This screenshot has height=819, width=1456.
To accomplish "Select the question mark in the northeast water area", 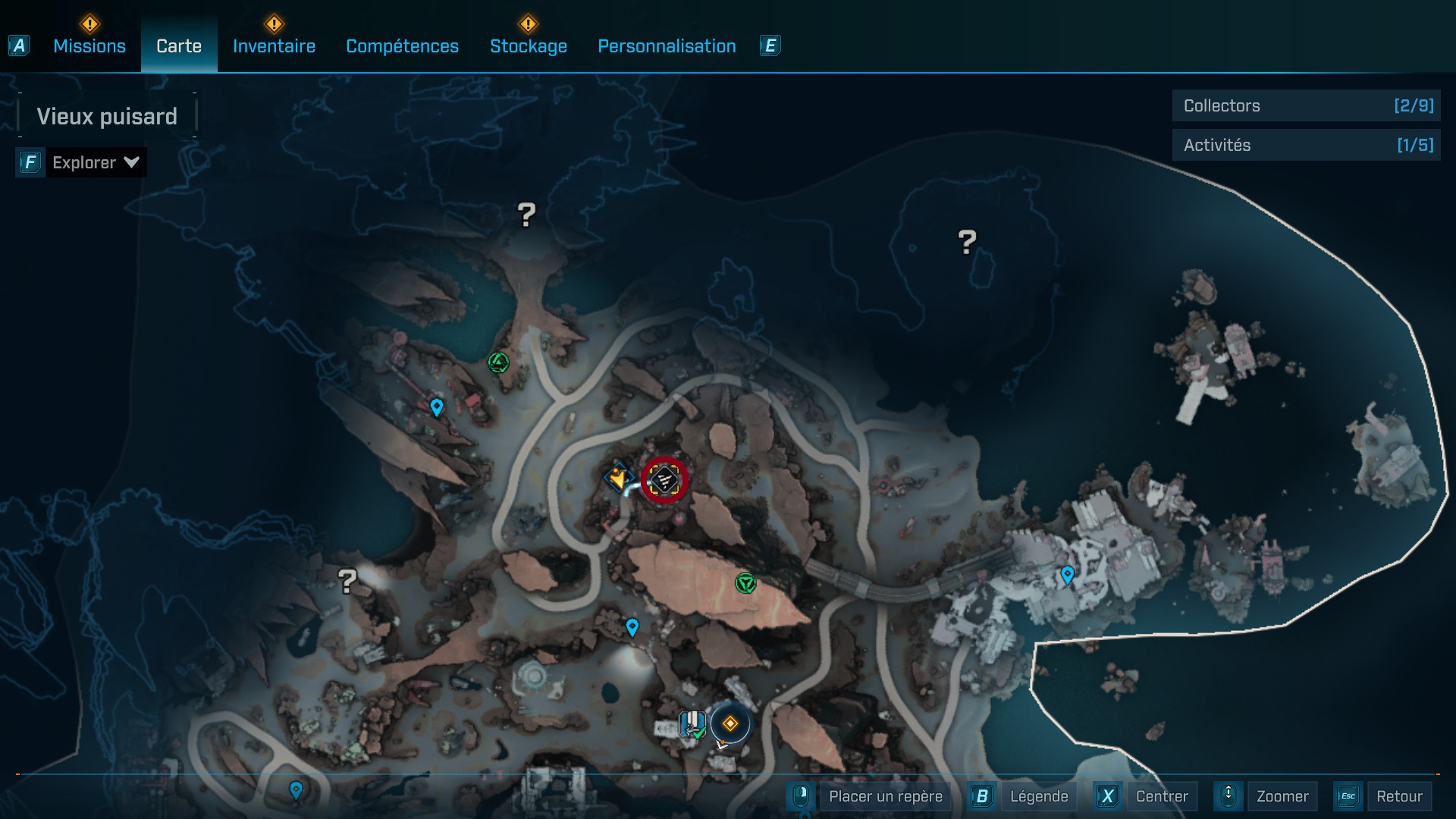I will [966, 241].
